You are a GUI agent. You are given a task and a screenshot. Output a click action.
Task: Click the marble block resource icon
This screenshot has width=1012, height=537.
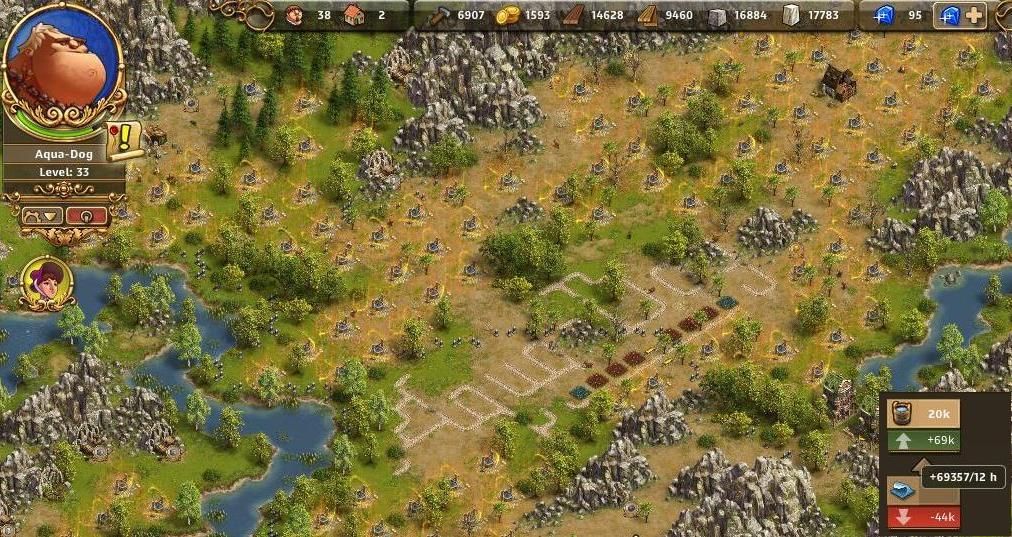[x=792, y=15]
